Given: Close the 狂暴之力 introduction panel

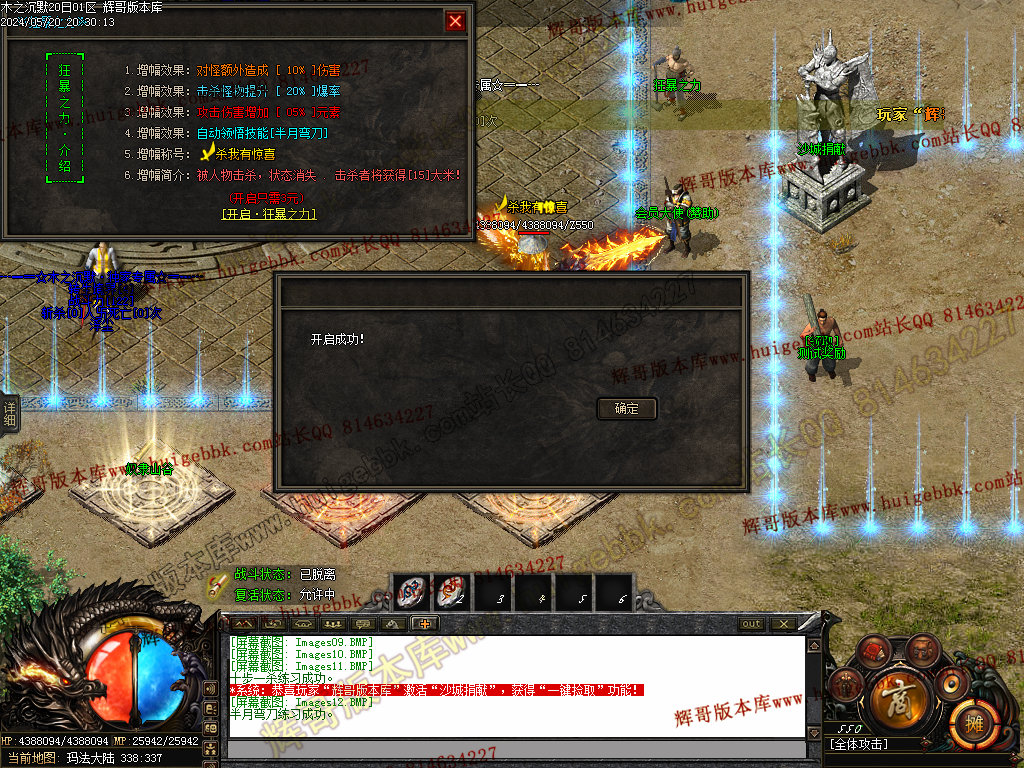Looking at the screenshot, I should tap(455, 21).
